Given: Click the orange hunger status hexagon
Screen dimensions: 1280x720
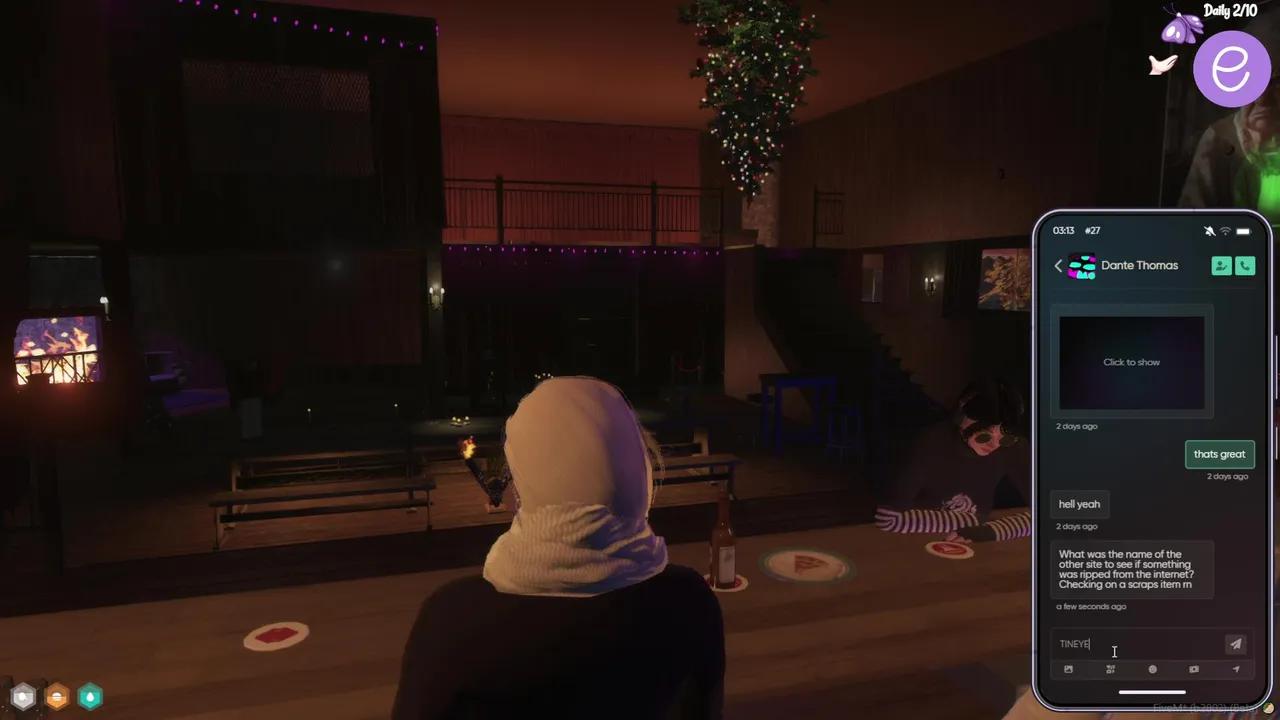Looking at the screenshot, I should tap(57, 696).
